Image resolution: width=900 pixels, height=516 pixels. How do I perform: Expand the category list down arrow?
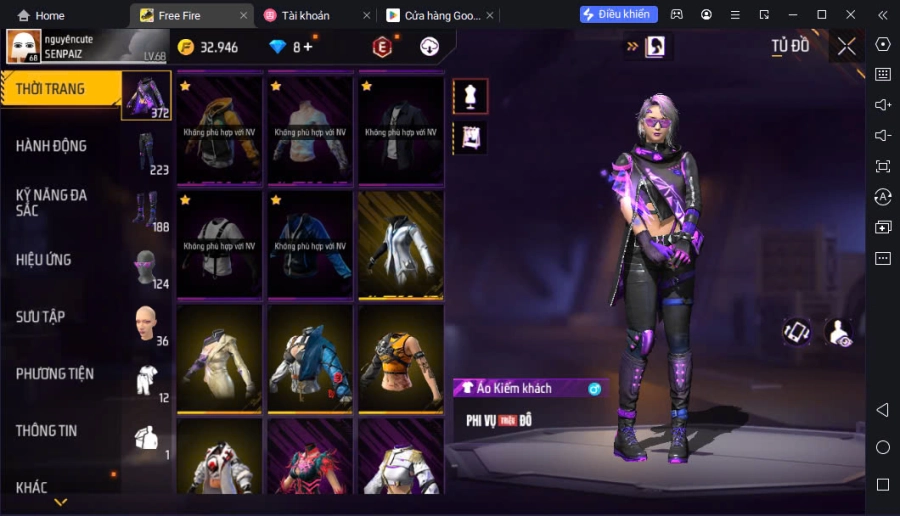coord(61,502)
